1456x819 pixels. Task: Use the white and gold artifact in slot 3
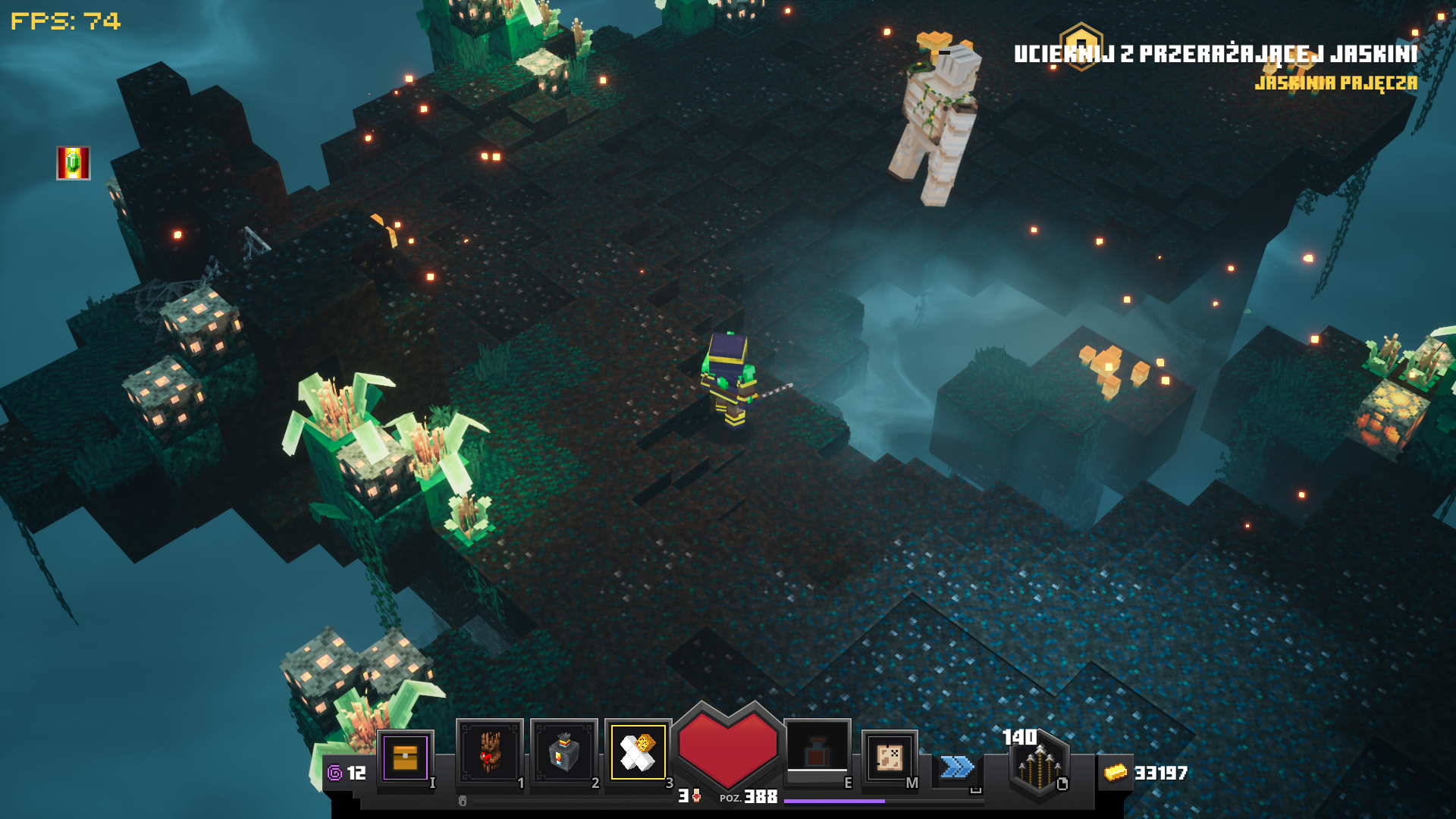click(638, 752)
